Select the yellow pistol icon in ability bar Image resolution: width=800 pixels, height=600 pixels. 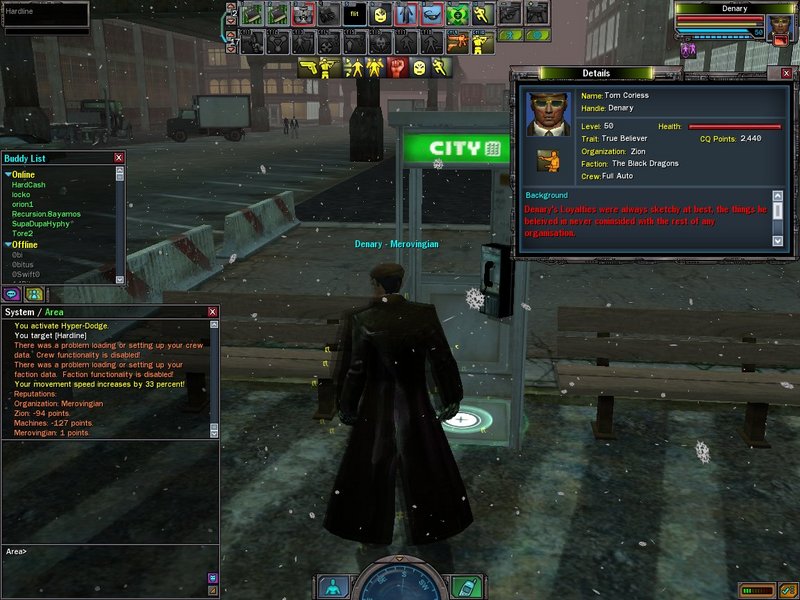click(310, 68)
